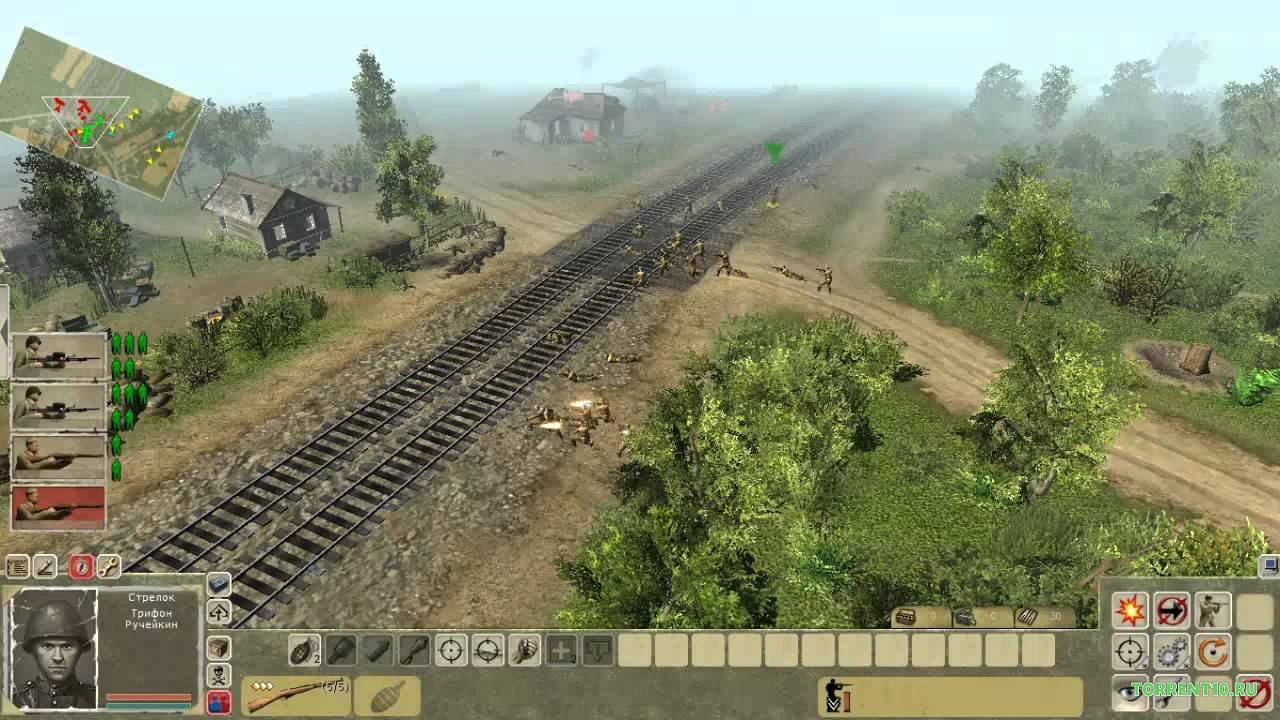Toggle the eye visibility command
This screenshot has width=1280, height=720.
[1131, 691]
